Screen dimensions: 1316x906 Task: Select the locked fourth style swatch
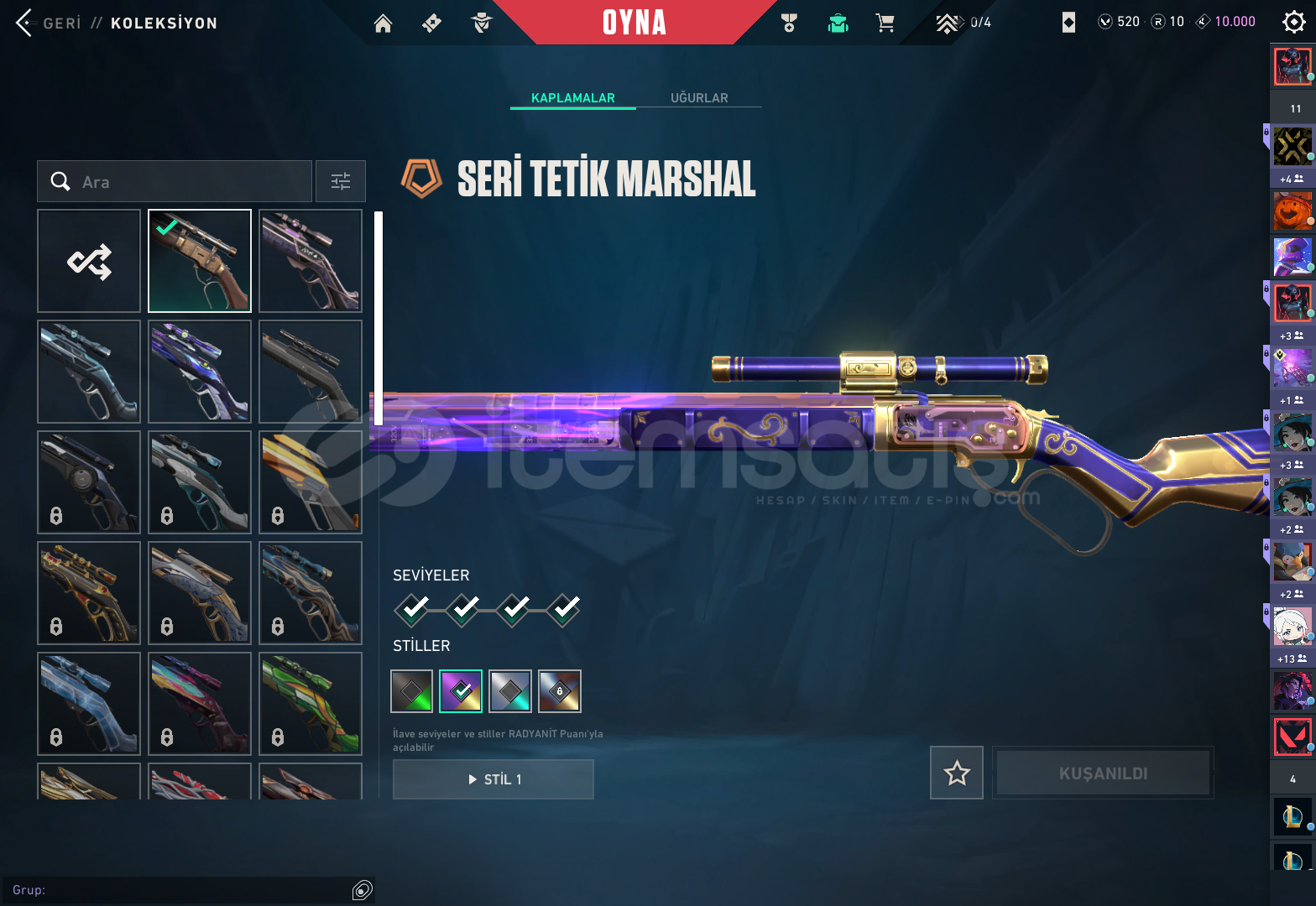pos(560,691)
